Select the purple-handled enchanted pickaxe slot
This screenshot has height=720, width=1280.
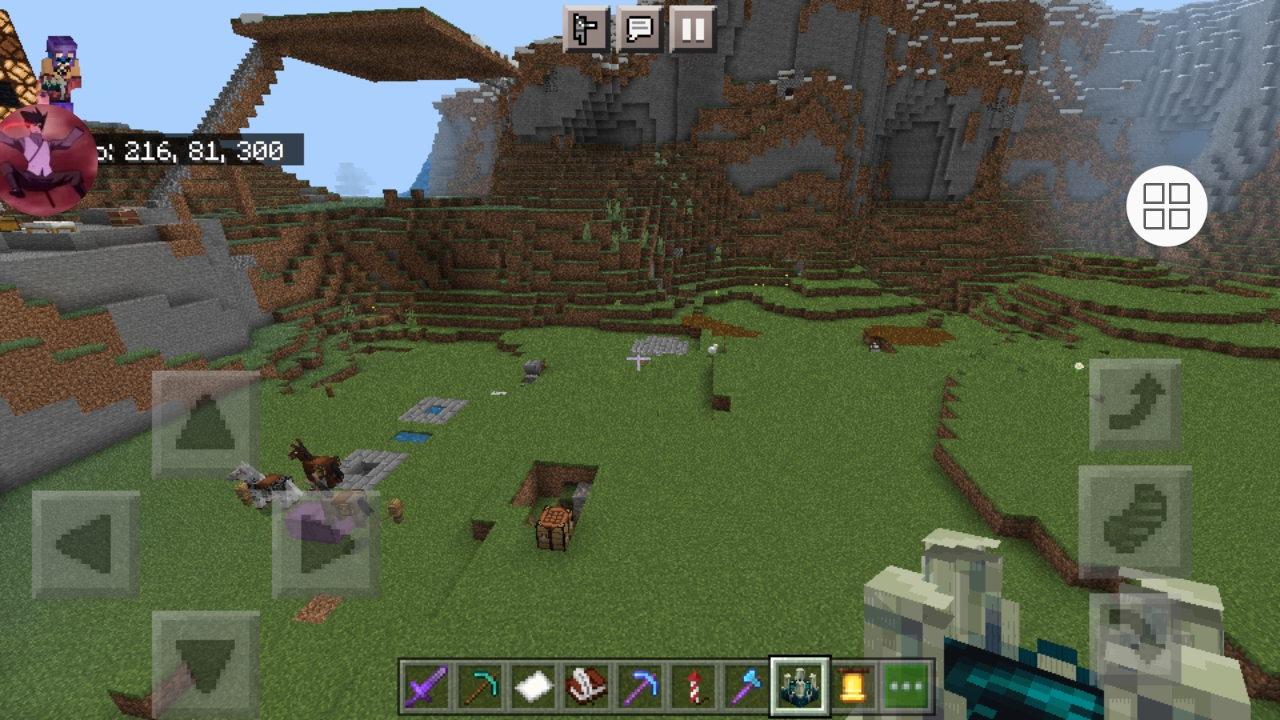(640, 687)
